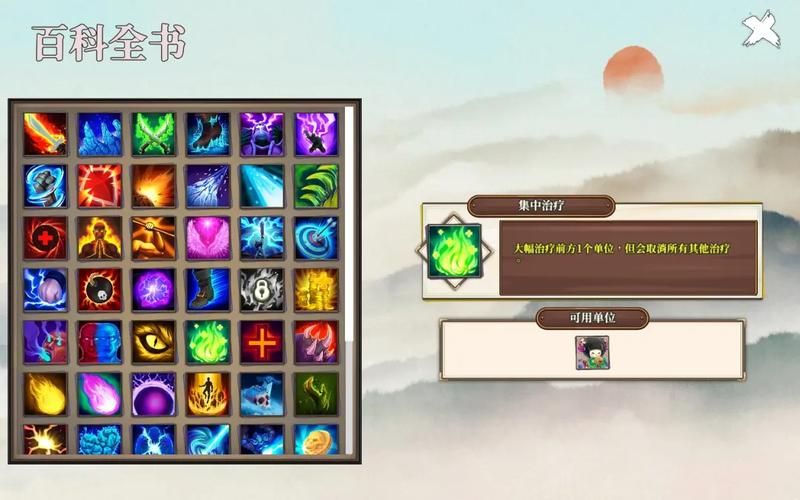Select the yellow dragon eye skill
The height and width of the screenshot is (500, 800).
click(154, 342)
